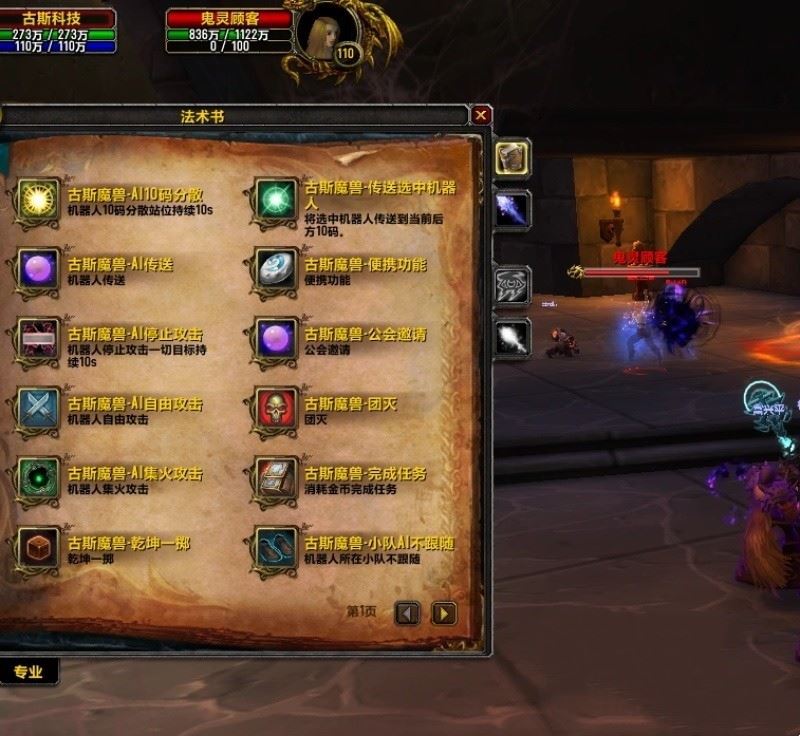
Task: Select 古斯魔兽-完成任务 spell icon
Action: [x=275, y=478]
